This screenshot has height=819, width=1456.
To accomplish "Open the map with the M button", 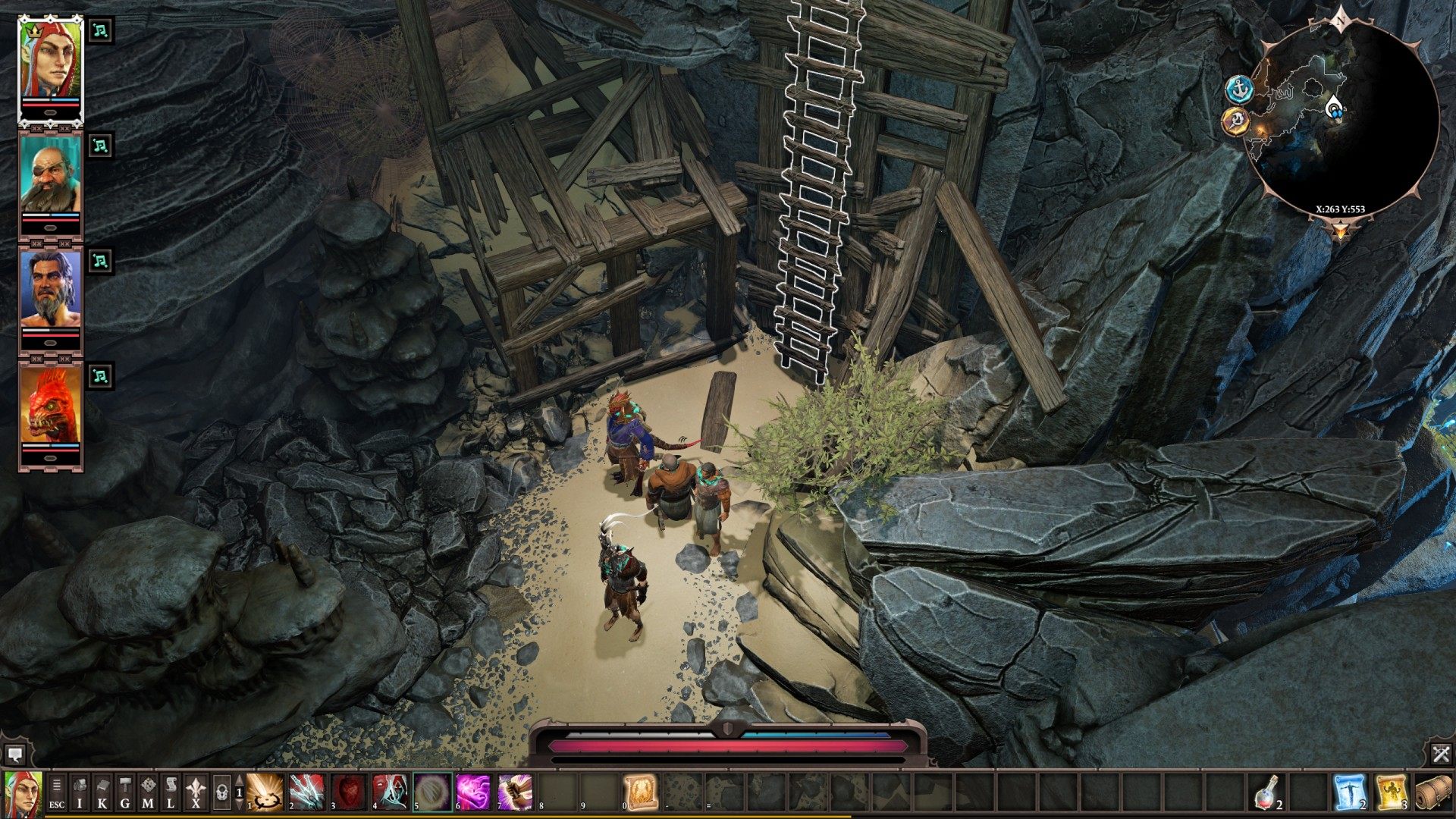I will (148, 792).
